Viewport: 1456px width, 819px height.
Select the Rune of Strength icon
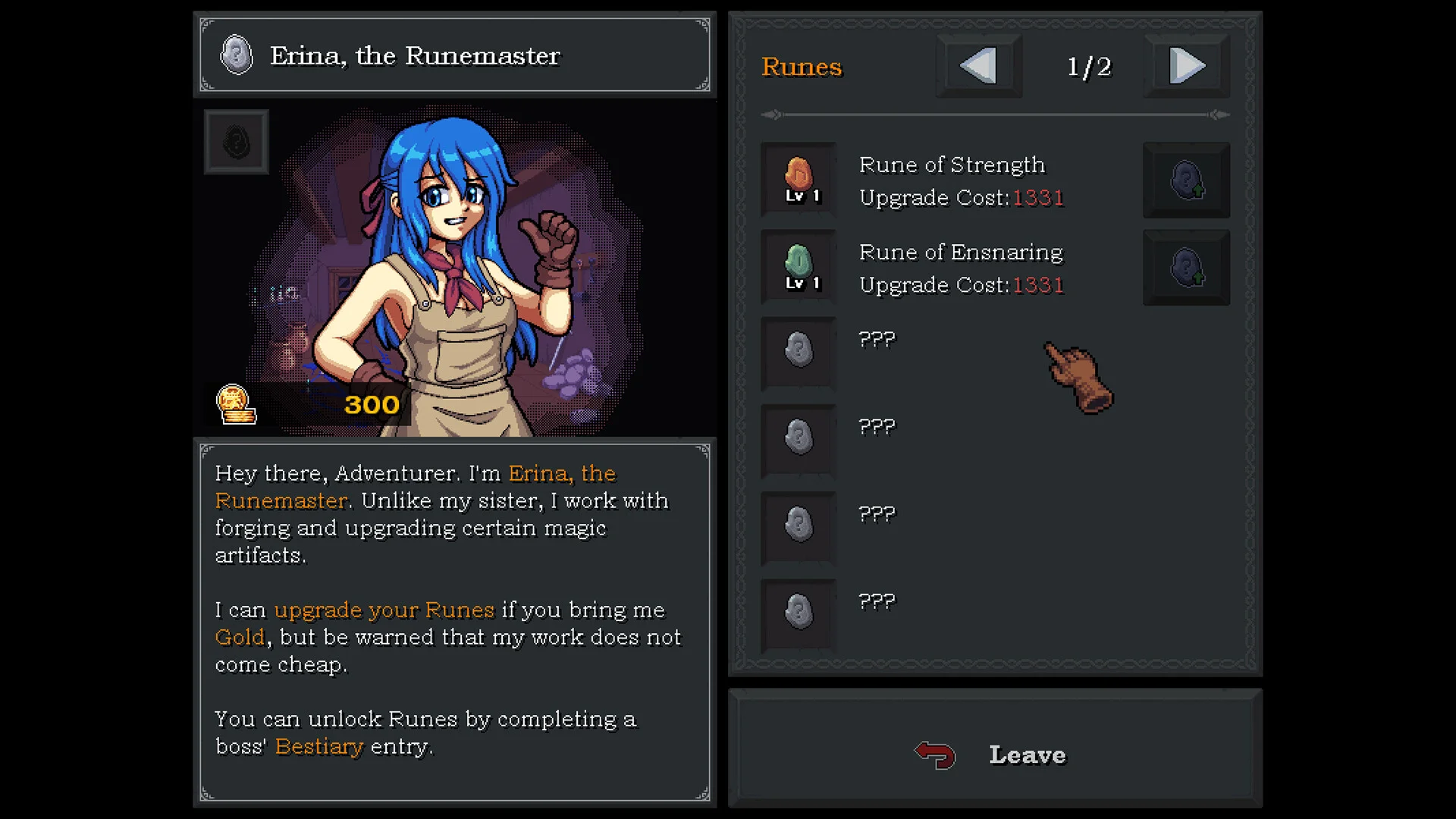(x=799, y=179)
